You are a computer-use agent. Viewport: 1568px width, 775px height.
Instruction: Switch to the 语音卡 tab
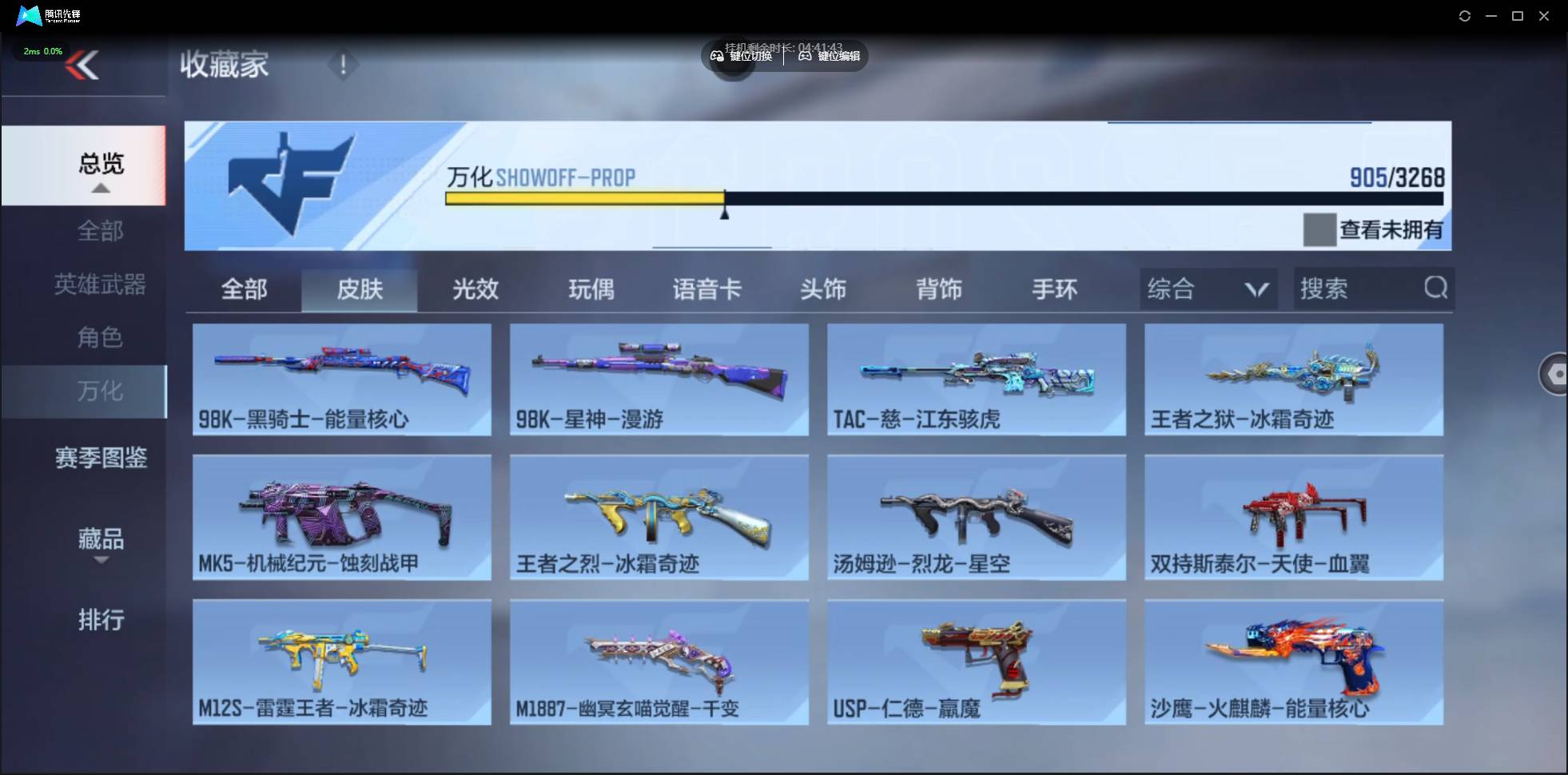pos(706,289)
